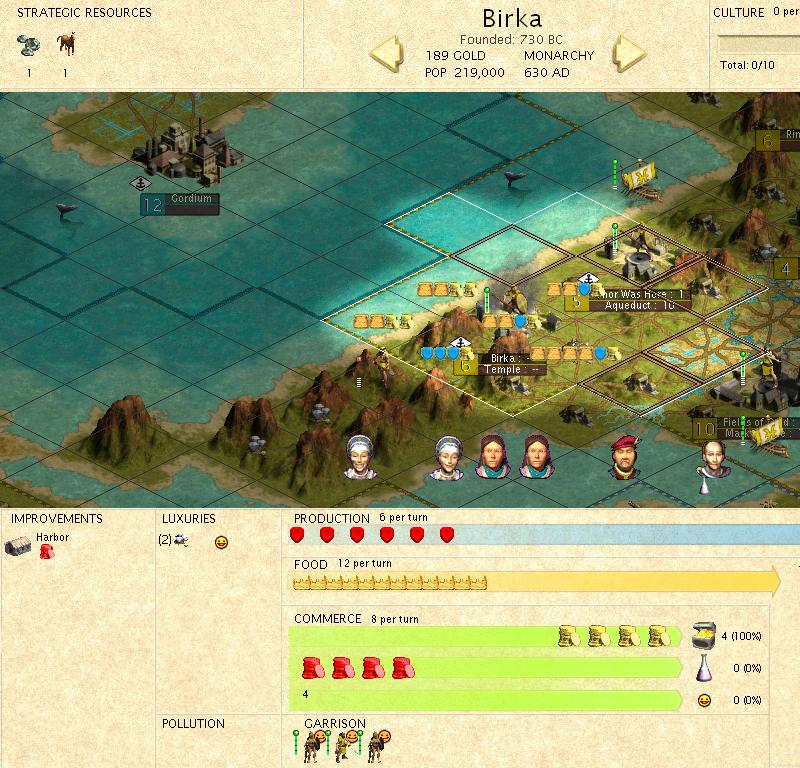Image resolution: width=800 pixels, height=768 pixels.
Task: Click the horses strategic resource icon
Action: pos(67,44)
